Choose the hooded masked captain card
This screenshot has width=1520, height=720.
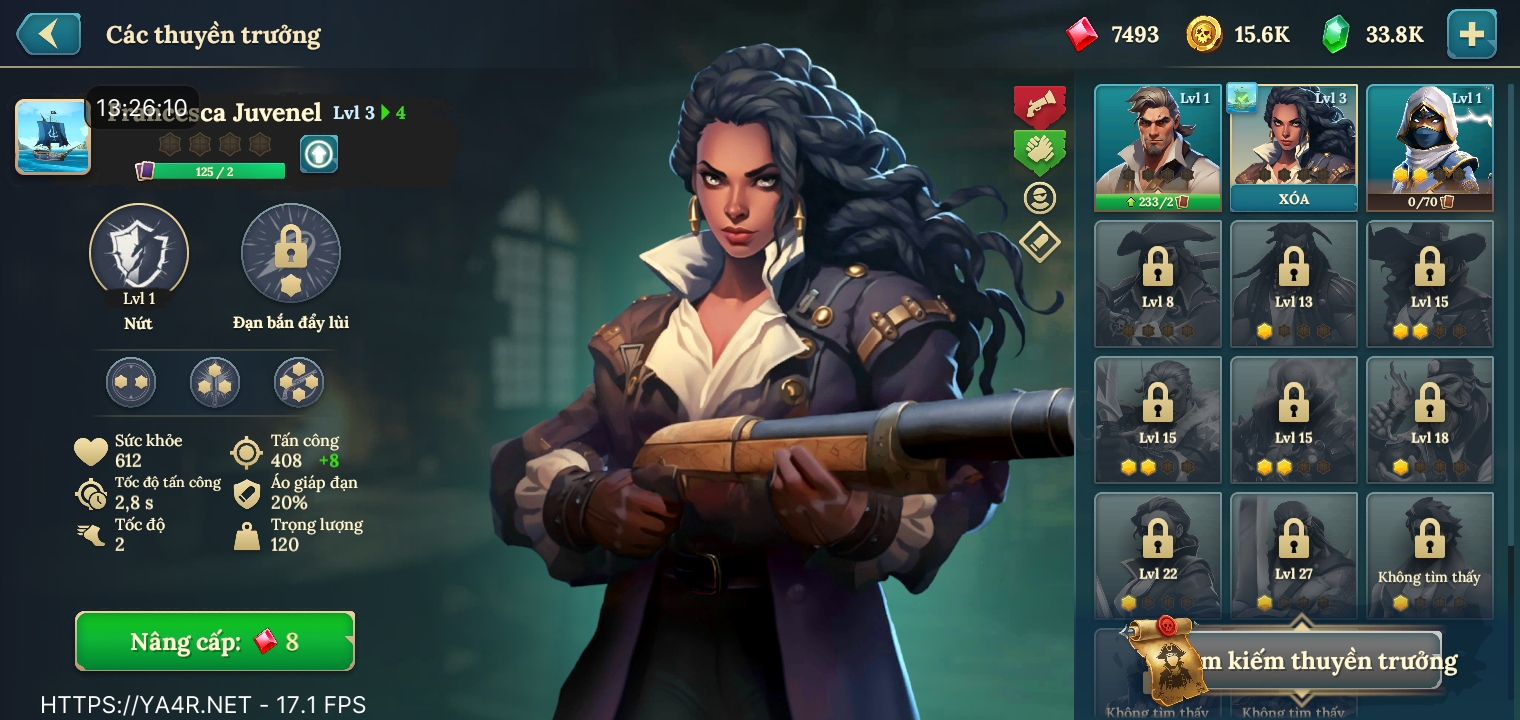pos(1429,146)
